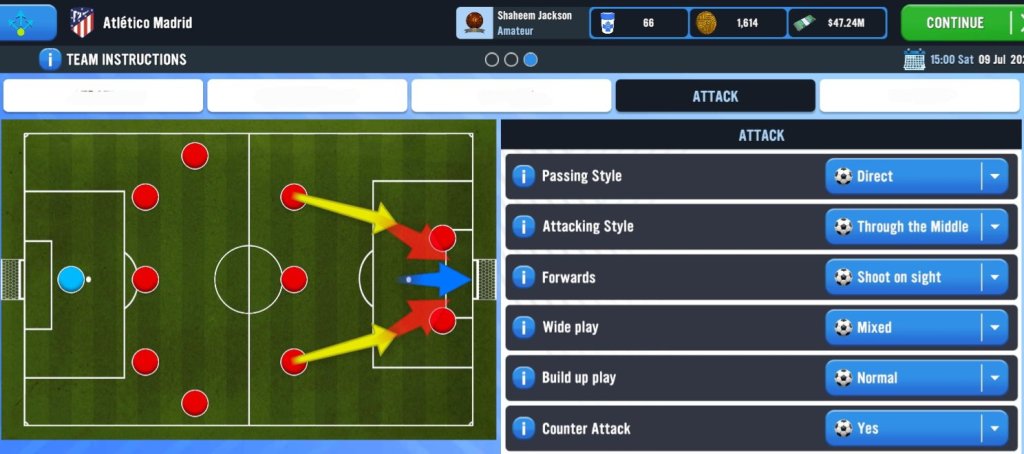Open the Atlético Madrid club badge

click(x=82, y=22)
